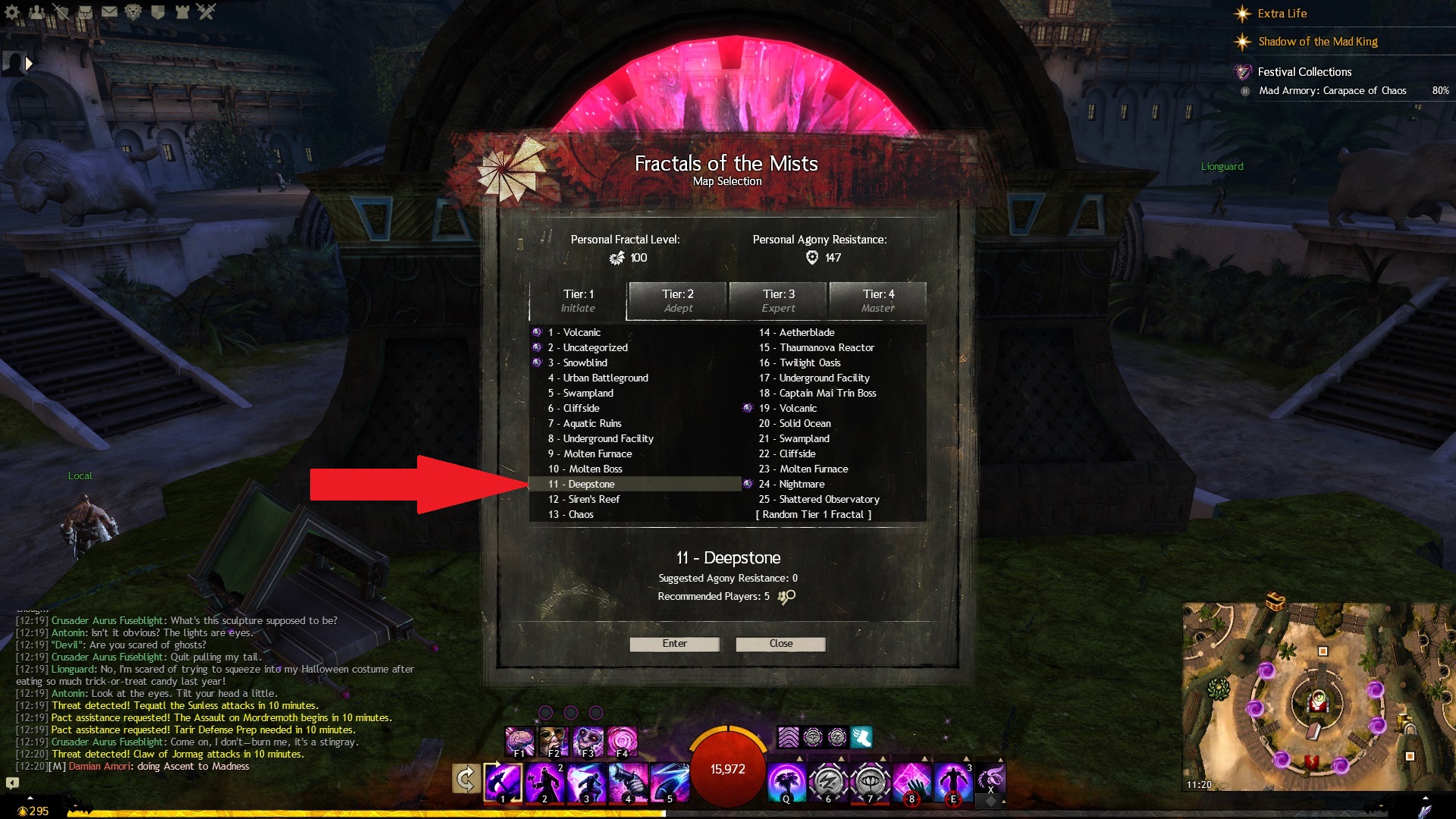Select 18 - Captain Mai Trin Boss

click(827, 393)
